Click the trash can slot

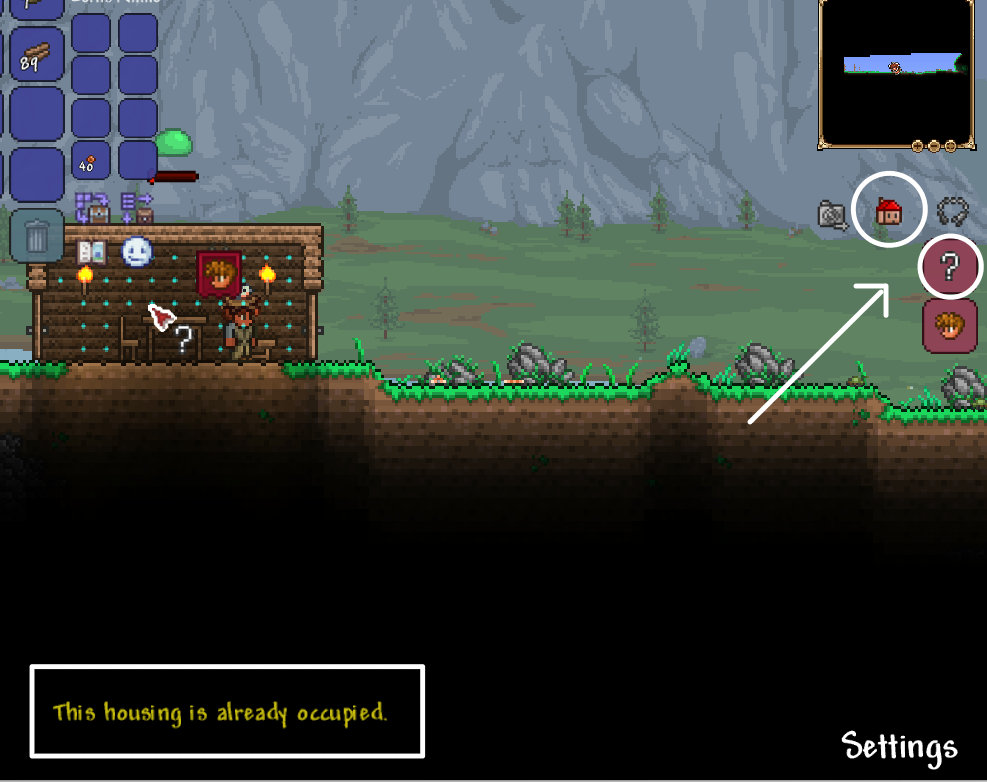[37, 237]
